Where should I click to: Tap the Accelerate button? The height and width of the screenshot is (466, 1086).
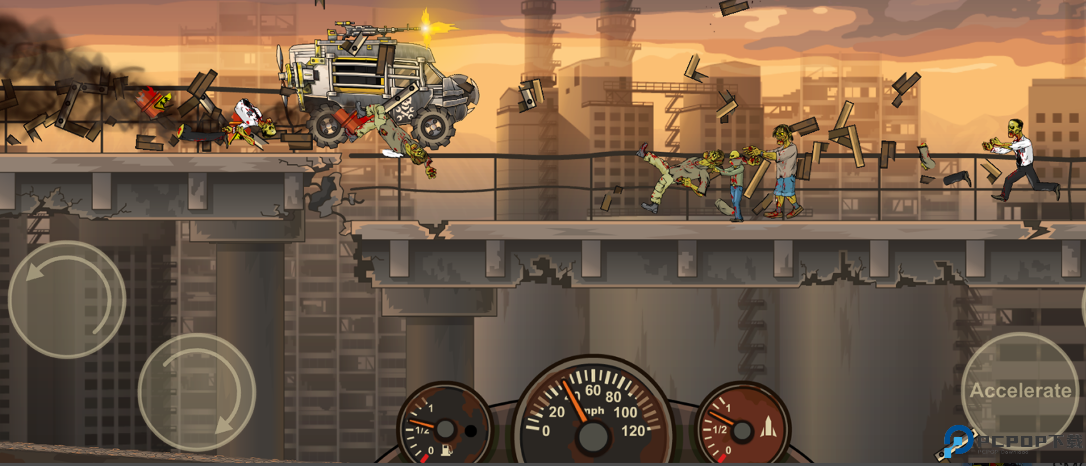[x=1020, y=391]
